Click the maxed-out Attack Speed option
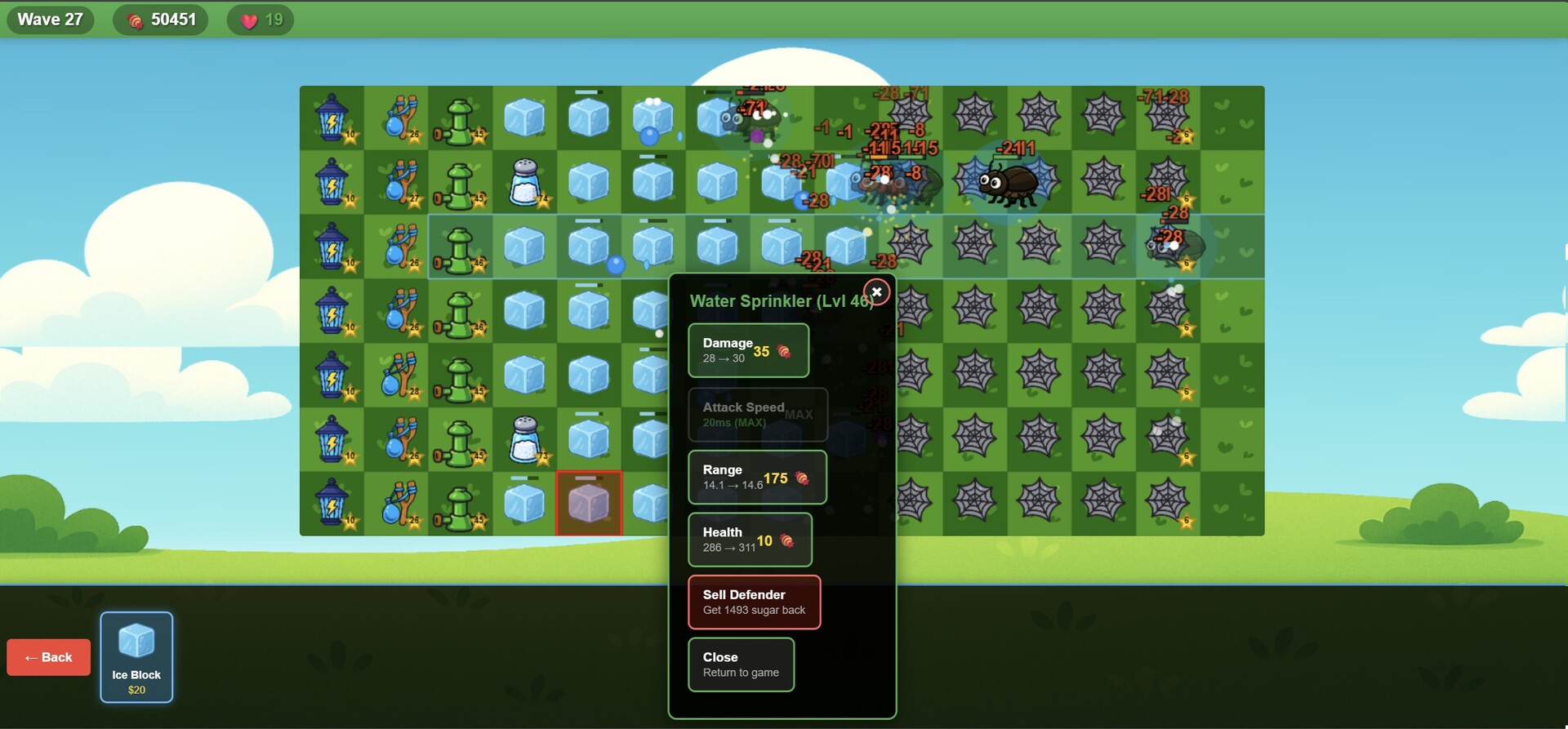This screenshot has width=1568, height=729. click(757, 415)
